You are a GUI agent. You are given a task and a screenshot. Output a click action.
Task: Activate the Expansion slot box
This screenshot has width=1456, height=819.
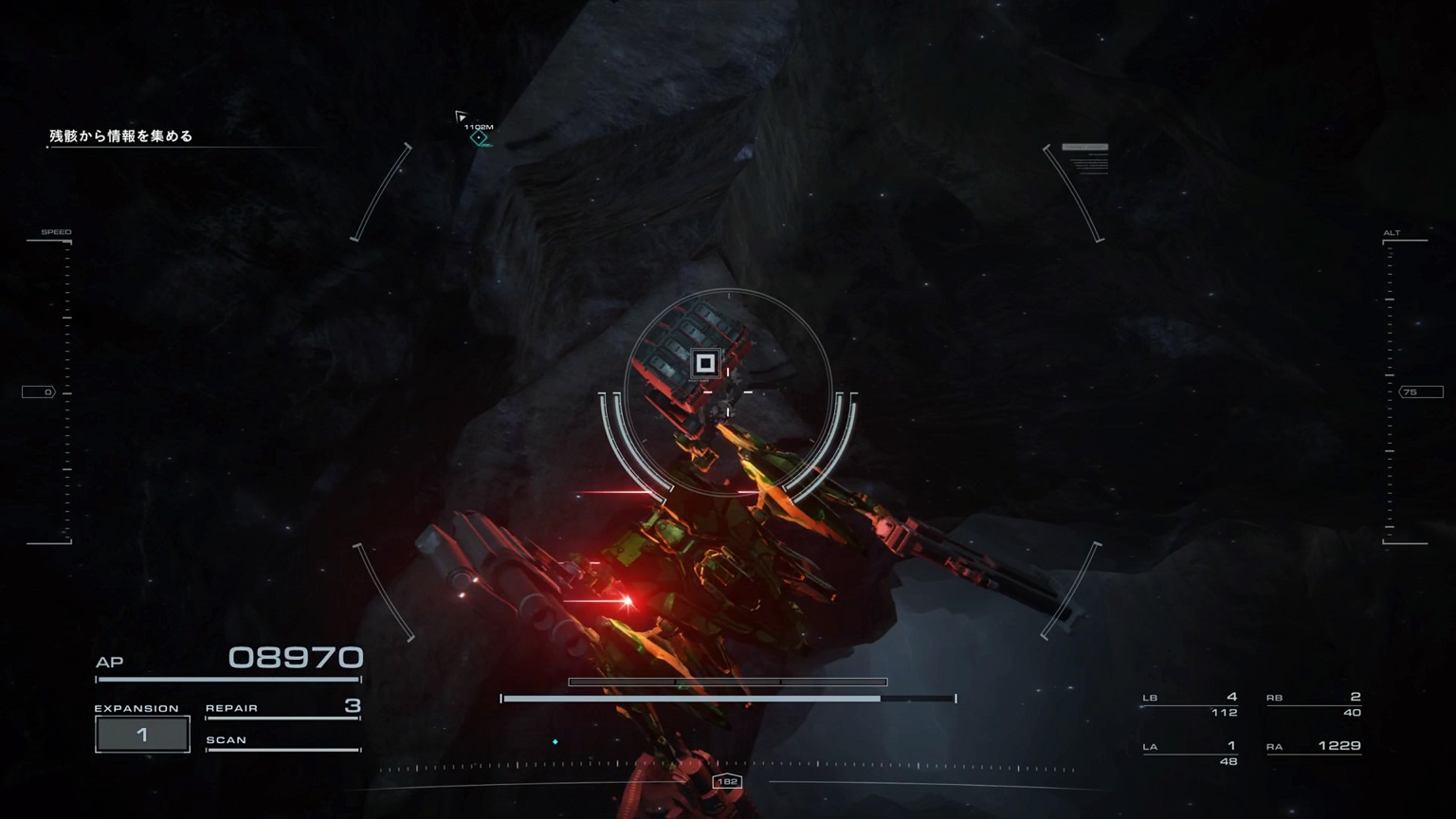pyautogui.click(x=142, y=735)
